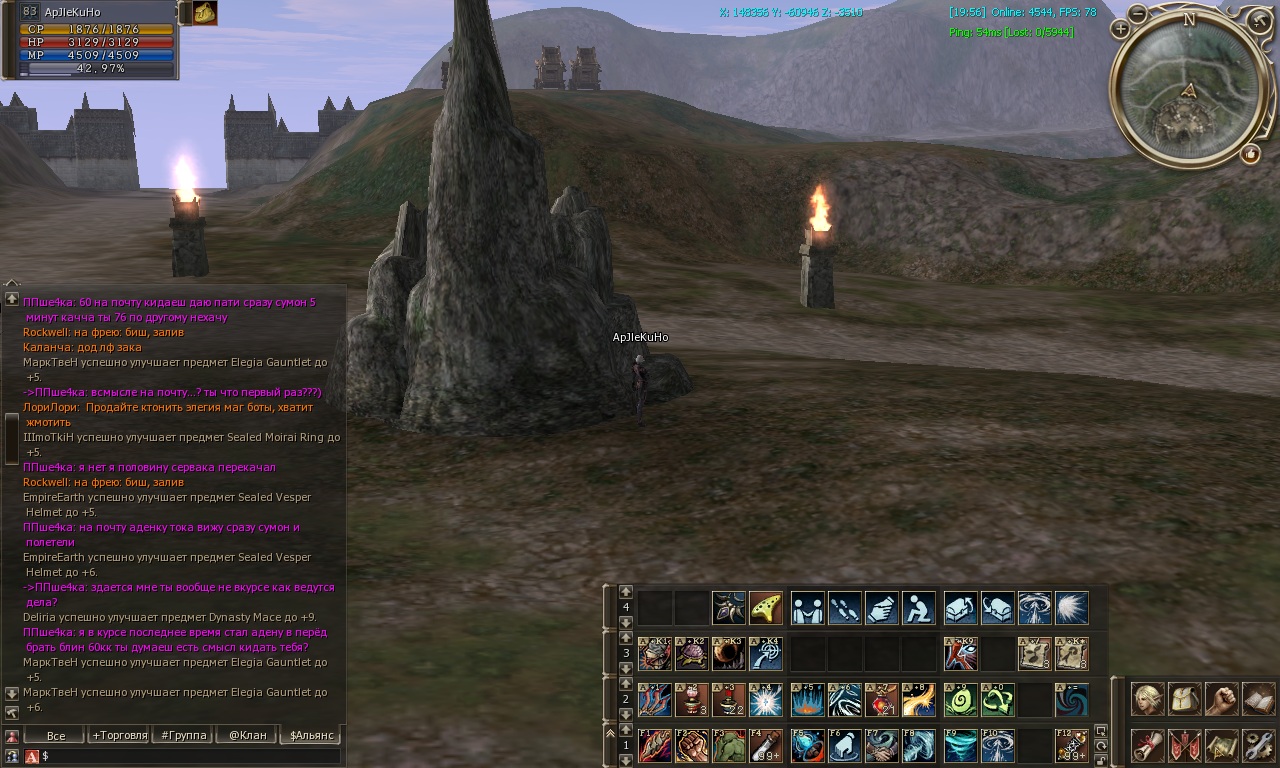1280x768 pixels.
Task: Switch to the @Клан chat tab
Action: (247, 735)
